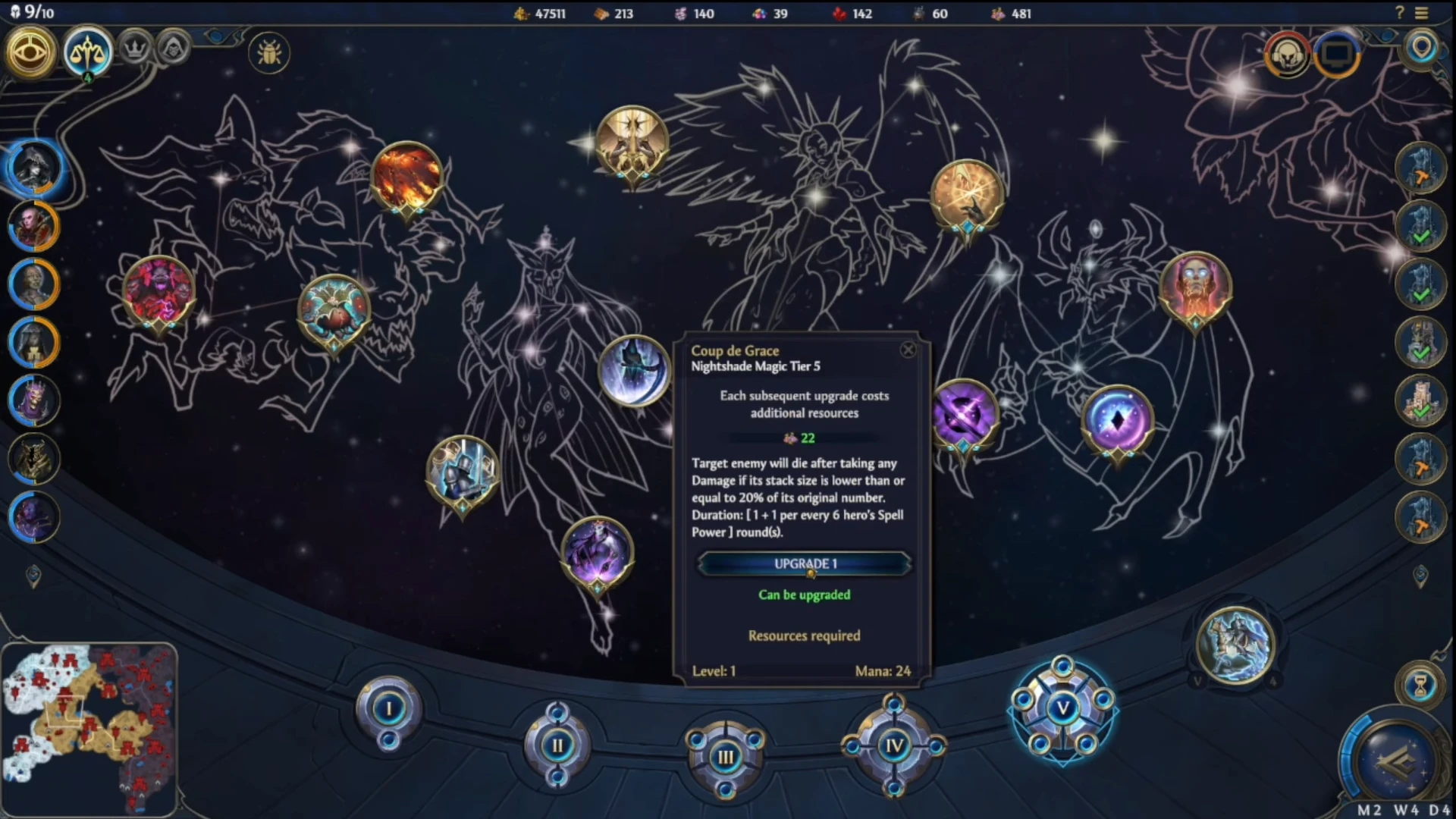Click the world minimap
The height and width of the screenshot is (819, 1456).
pos(89,728)
